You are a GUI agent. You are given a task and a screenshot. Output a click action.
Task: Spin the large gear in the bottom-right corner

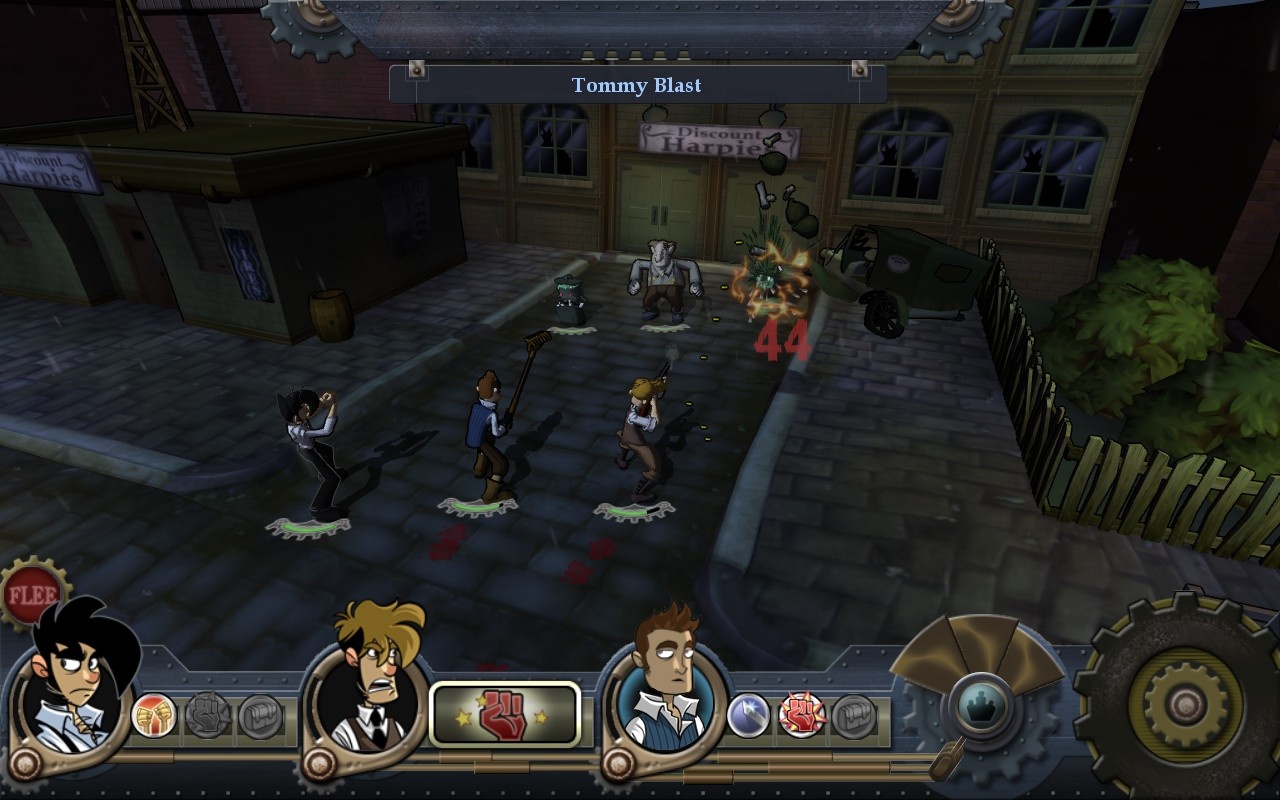tap(1185, 705)
